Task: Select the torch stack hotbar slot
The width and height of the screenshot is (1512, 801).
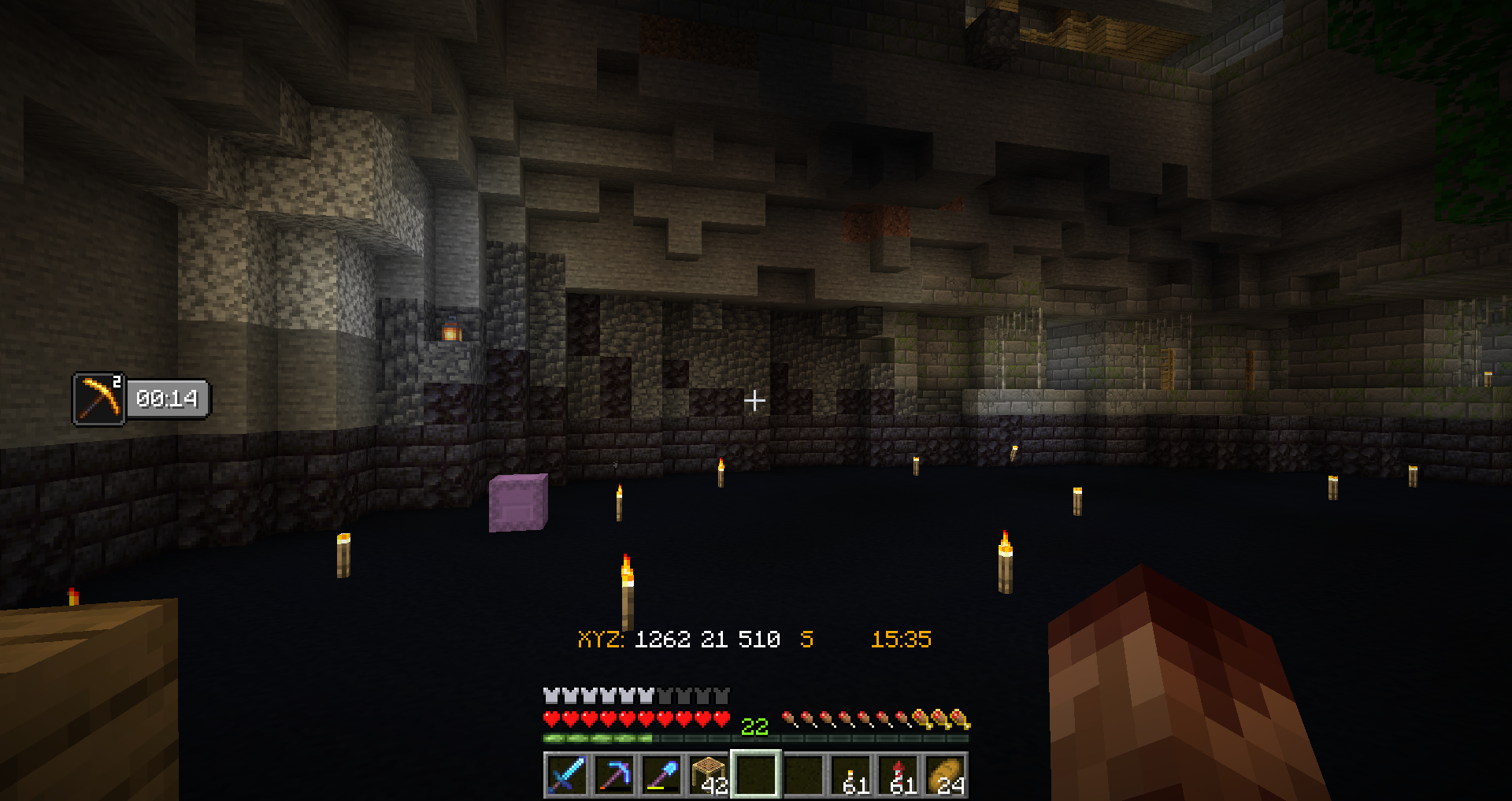Action: pyautogui.click(x=851, y=775)
